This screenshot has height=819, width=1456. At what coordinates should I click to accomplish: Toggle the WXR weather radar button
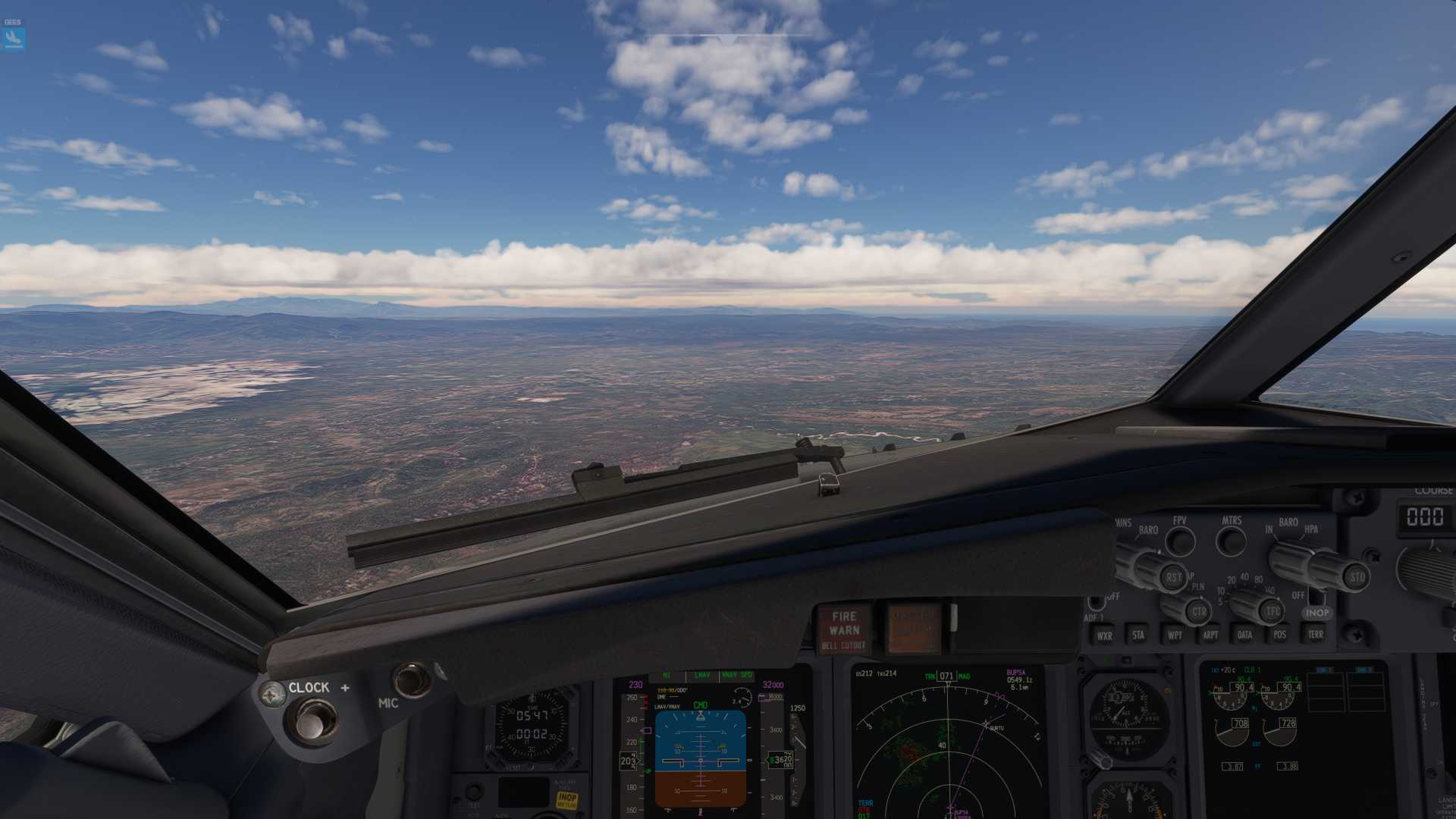(1104, 635)
